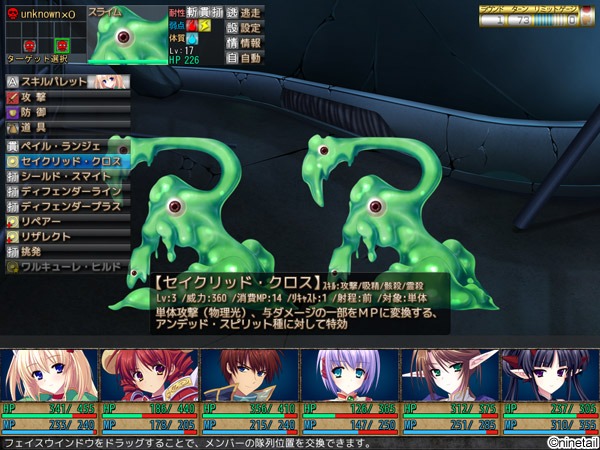Open the 道具 (Items) command
Viewport: 600px width, 450px height.
pyautogui.click(x=60, y=128)
